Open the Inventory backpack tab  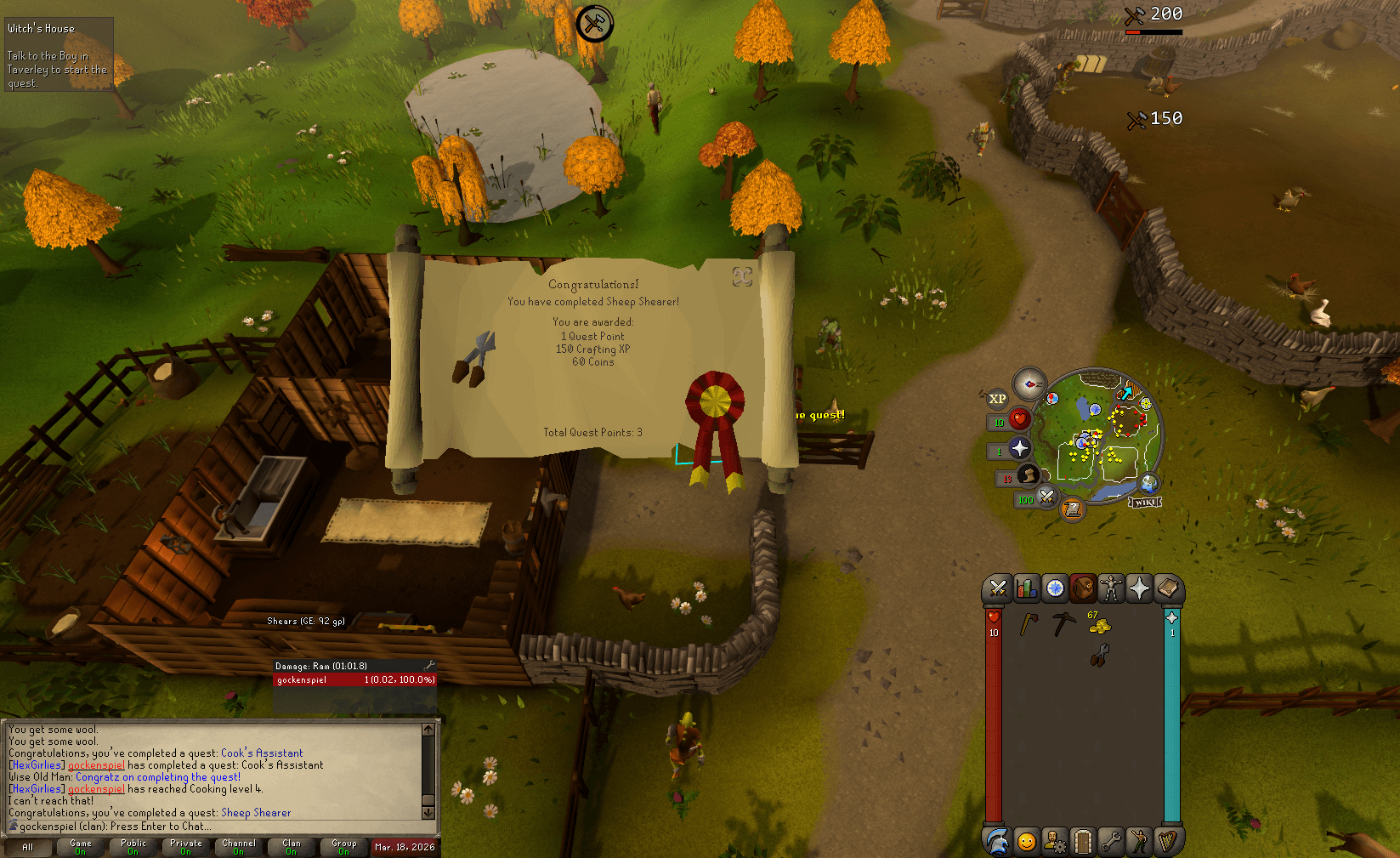[1083, 588]
